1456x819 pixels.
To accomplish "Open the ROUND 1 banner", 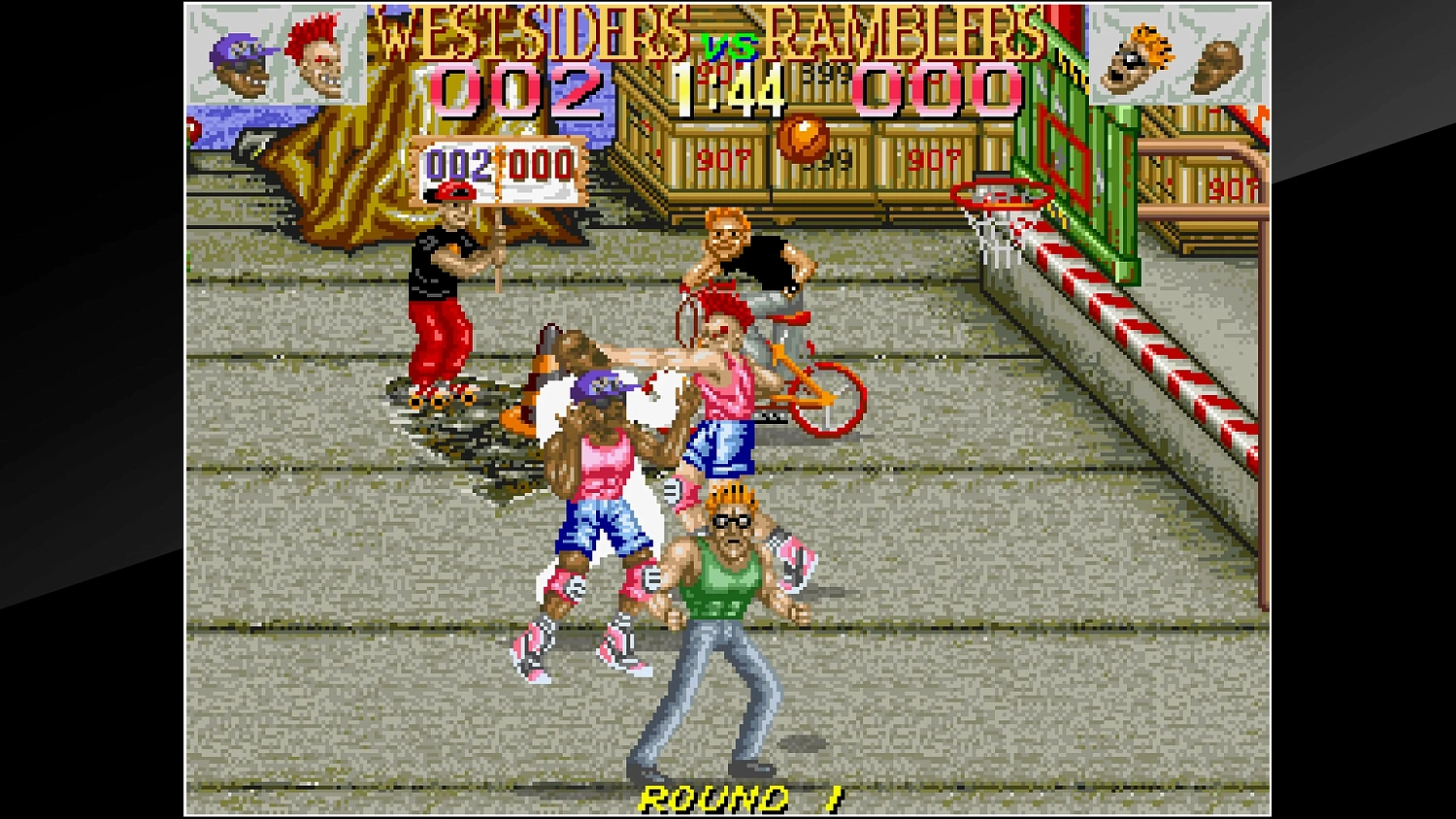I will point(743,798).
